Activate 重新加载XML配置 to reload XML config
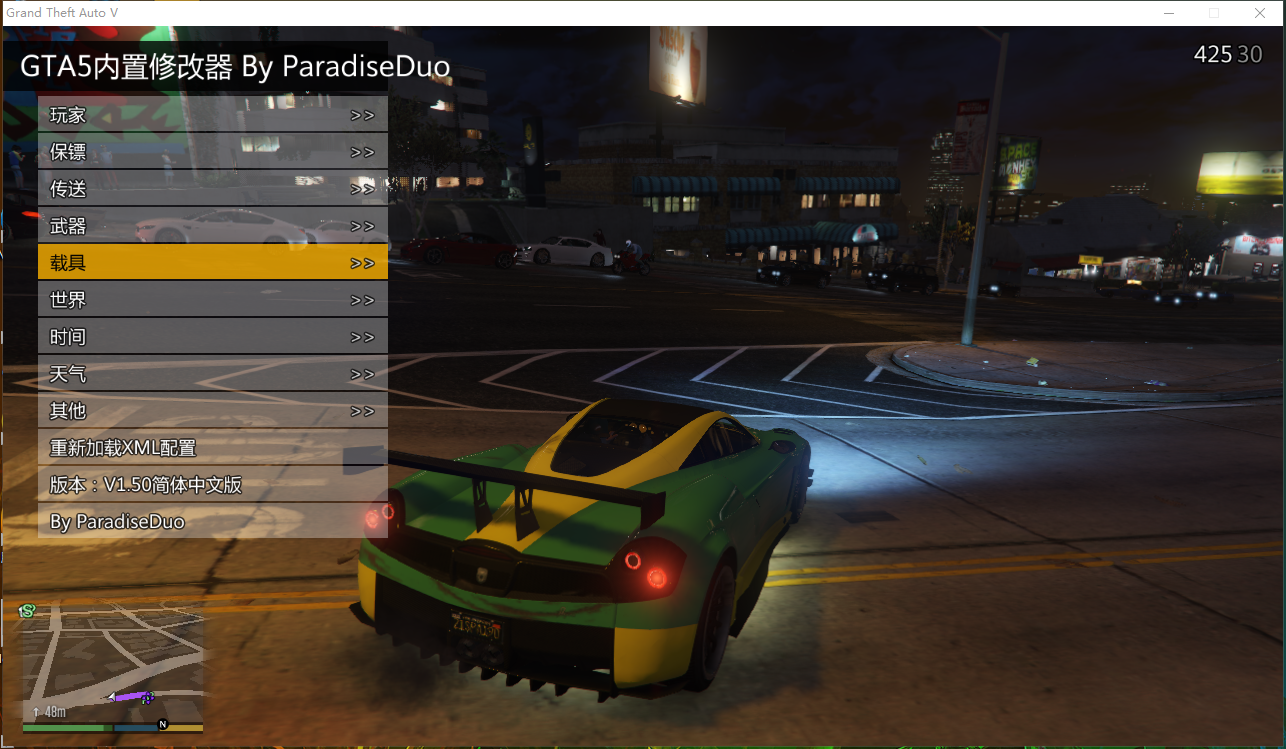 (x=212, y=448)
